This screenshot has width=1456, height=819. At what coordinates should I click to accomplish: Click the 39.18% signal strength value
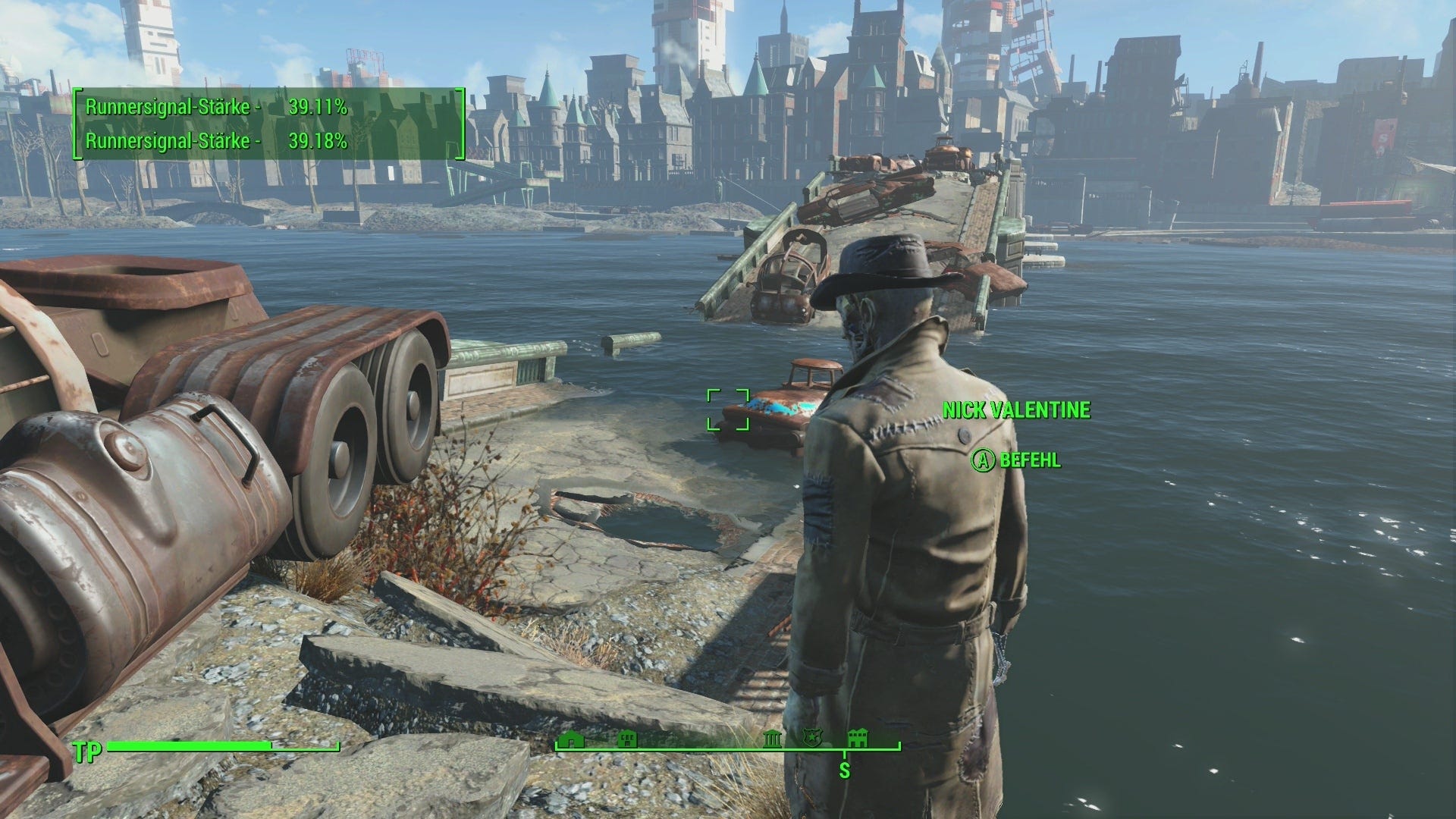click(x=318, y=140)
